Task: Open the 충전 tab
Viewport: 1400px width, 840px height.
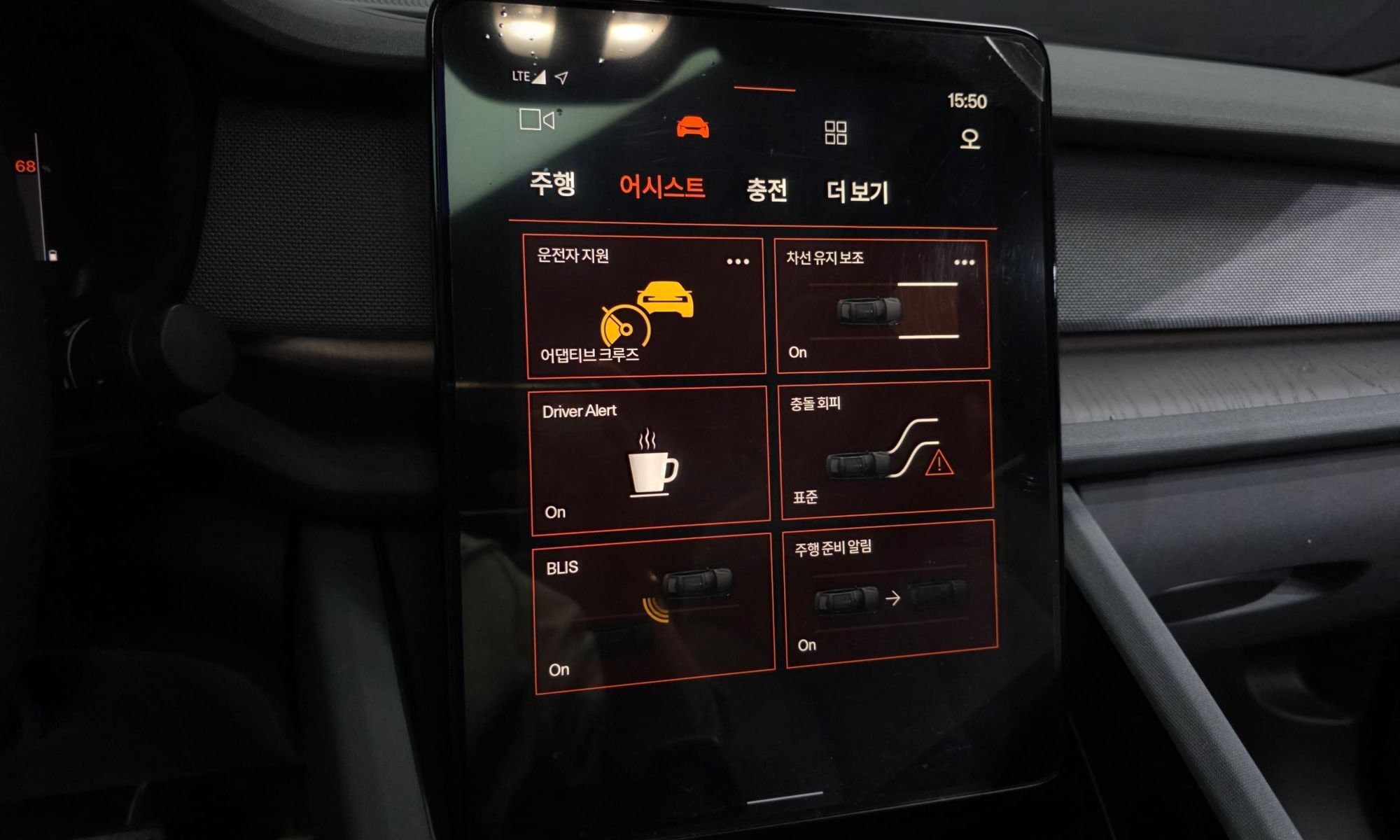Action: point(766,190)
